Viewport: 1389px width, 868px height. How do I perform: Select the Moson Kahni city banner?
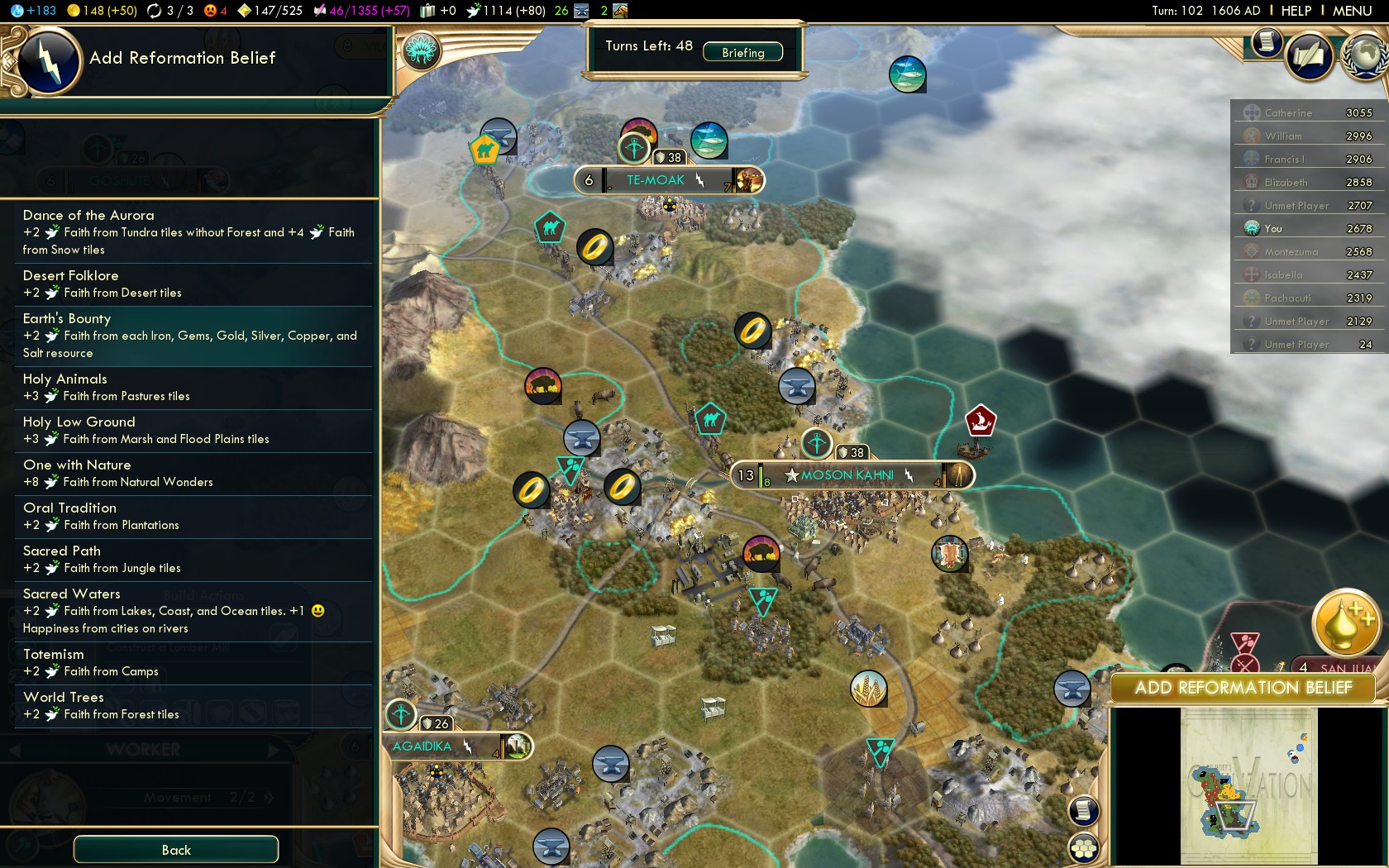[847, 475]
